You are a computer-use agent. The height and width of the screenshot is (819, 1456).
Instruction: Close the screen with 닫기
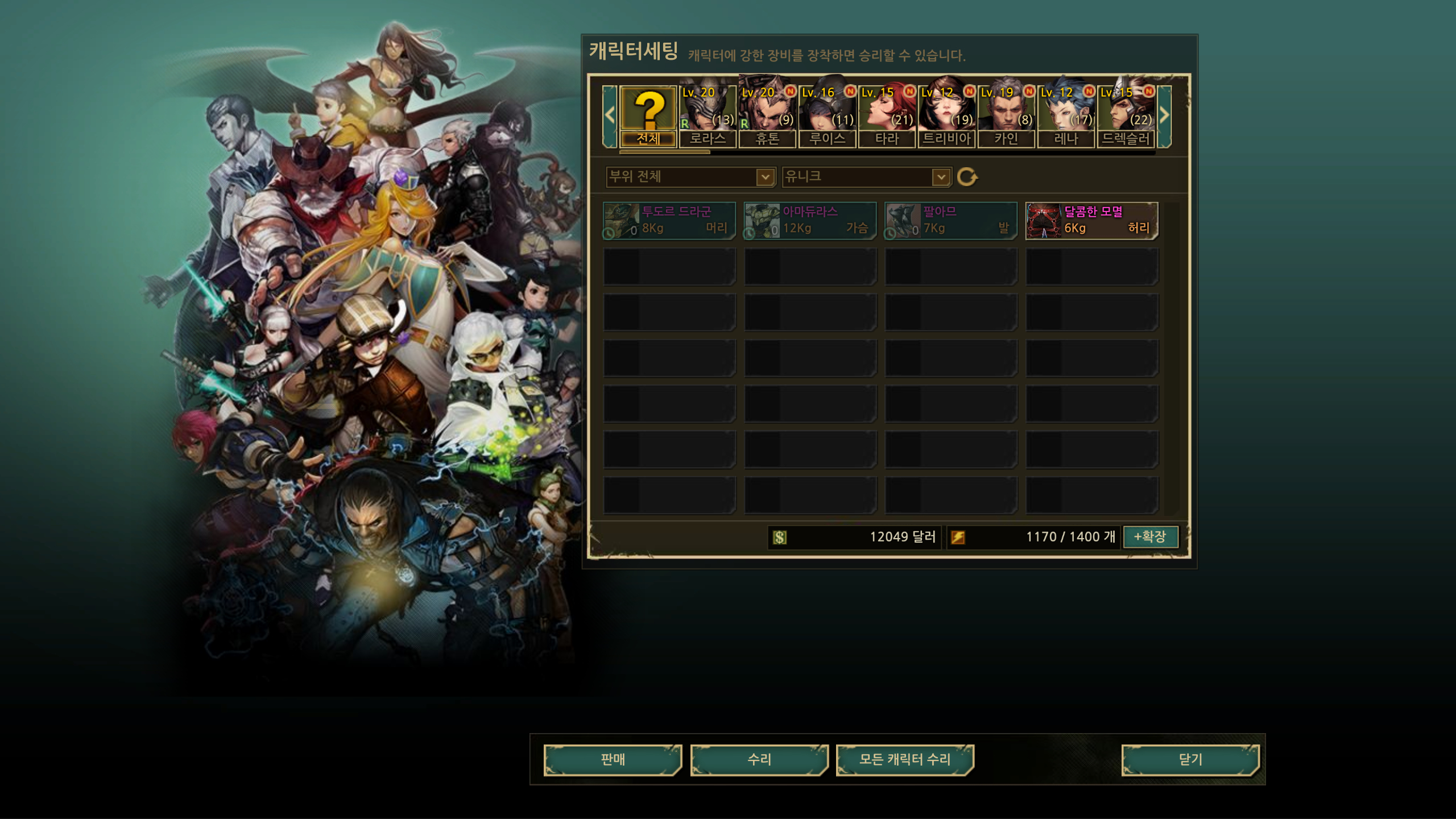click(1190, 760)
